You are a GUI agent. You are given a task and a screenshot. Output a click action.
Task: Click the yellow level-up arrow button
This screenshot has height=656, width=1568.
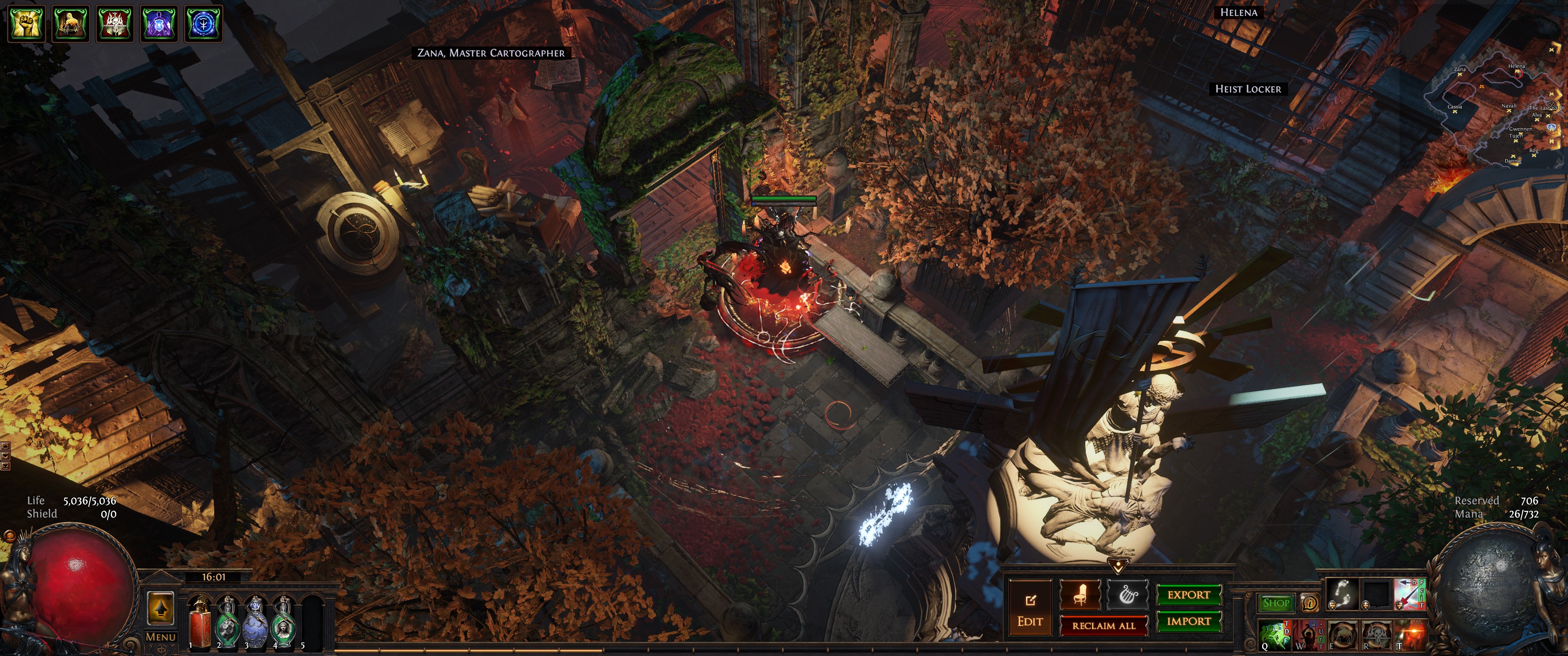point(161,607)
